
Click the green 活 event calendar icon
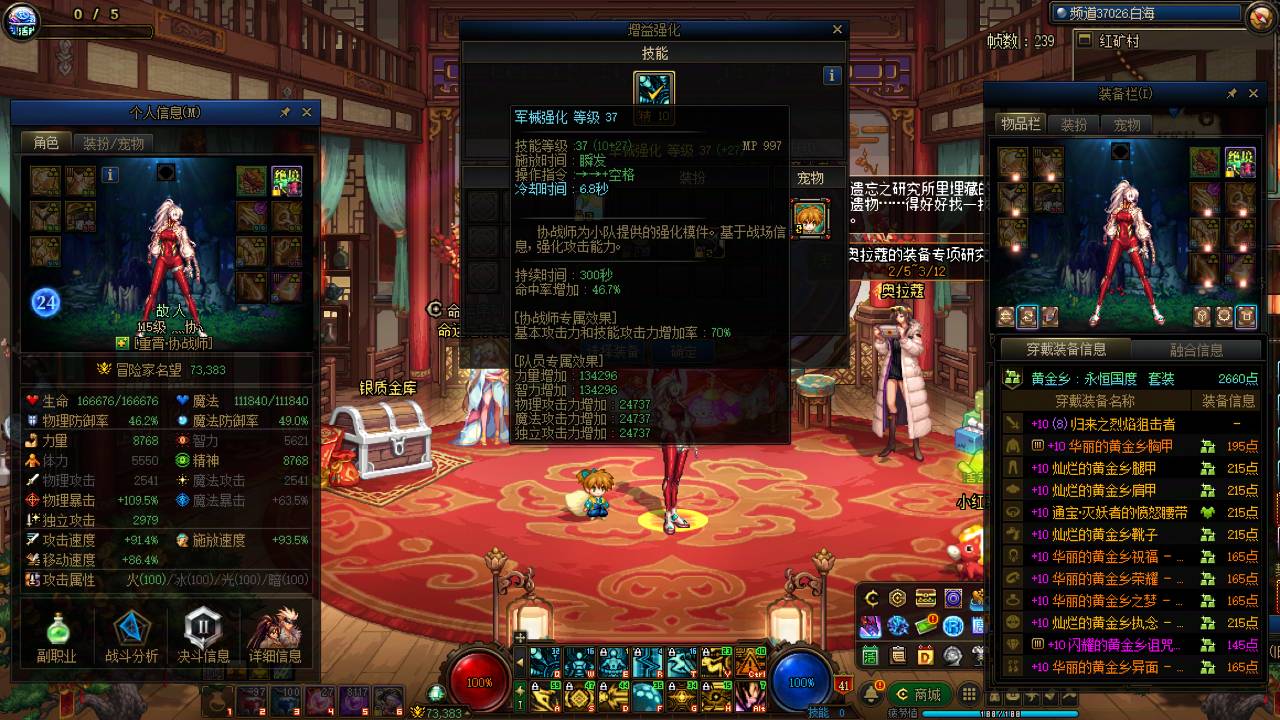pyautogui.click(x=870, y=655)
